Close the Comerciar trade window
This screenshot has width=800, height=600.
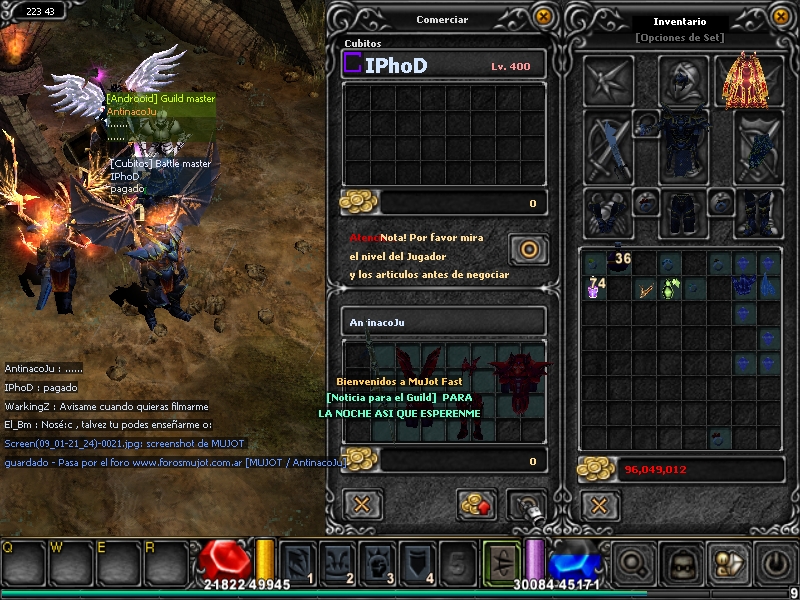pos(543,16)
